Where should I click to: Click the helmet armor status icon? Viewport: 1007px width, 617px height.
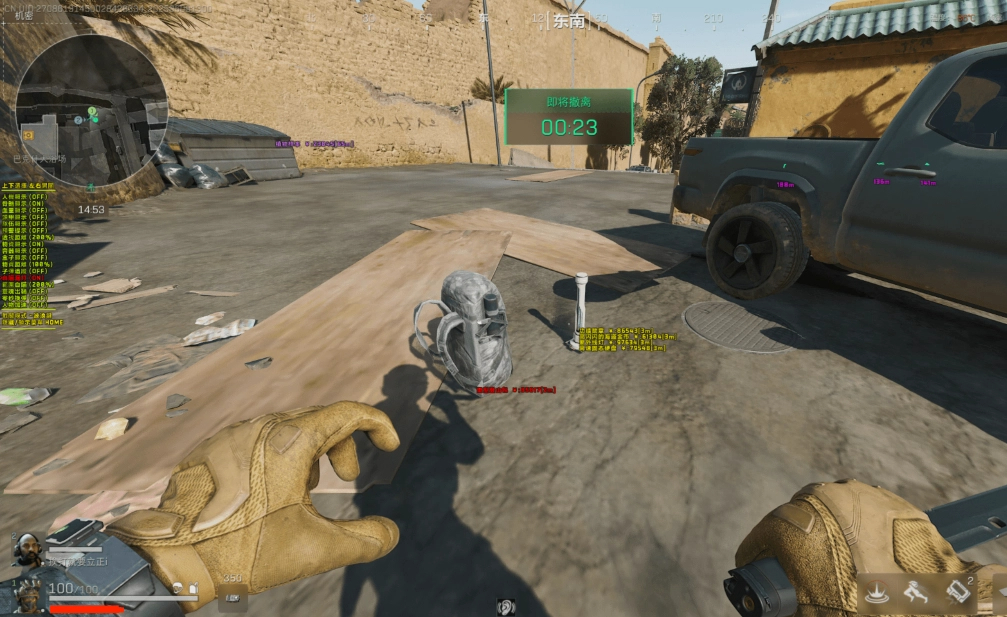[x=176, y=590]
